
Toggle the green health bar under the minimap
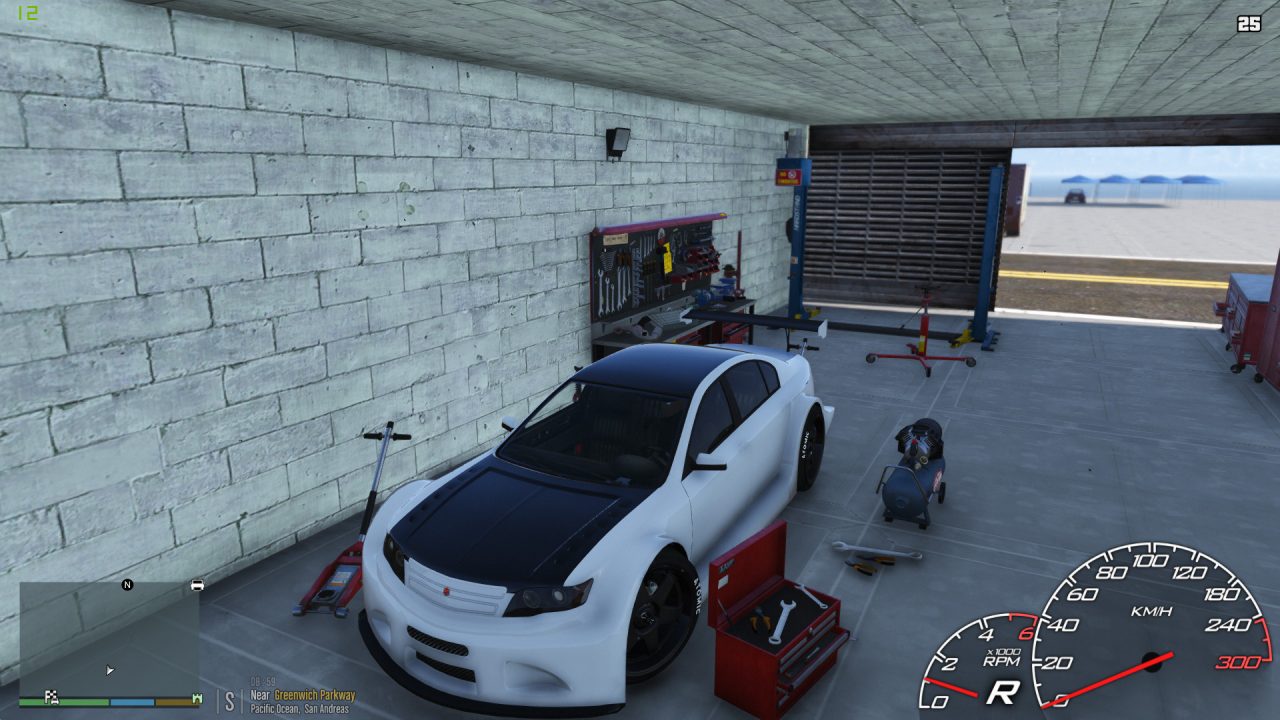(x=66, y=701)
